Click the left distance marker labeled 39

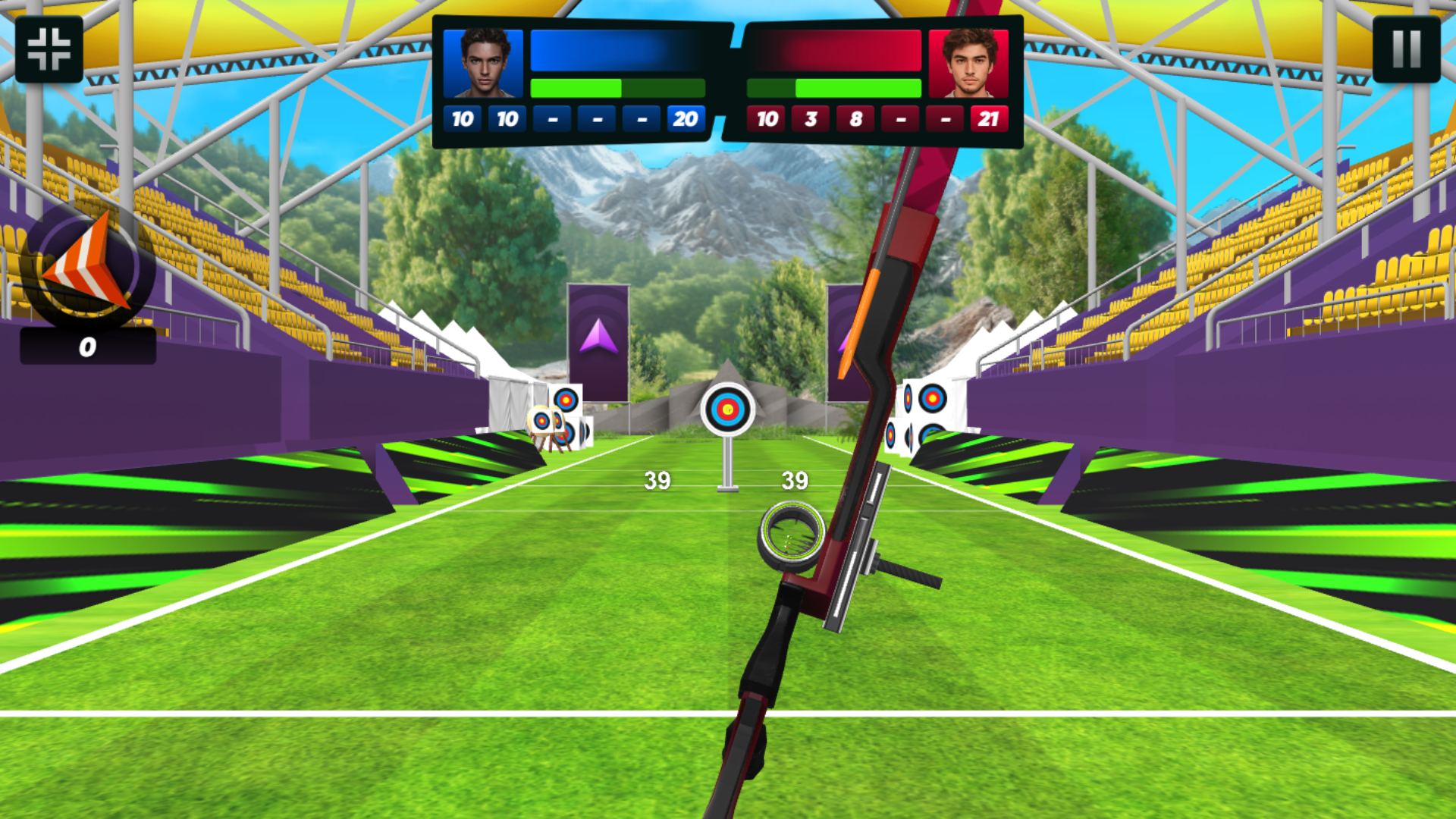(x=657, y=479)
